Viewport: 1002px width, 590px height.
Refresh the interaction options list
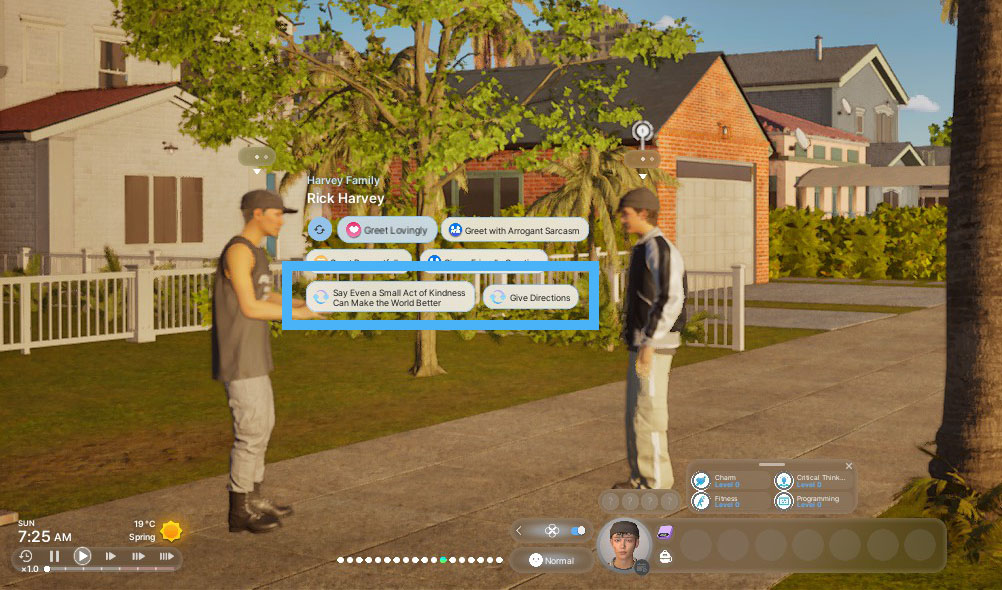pyautogui.click(x=319, y=230)
